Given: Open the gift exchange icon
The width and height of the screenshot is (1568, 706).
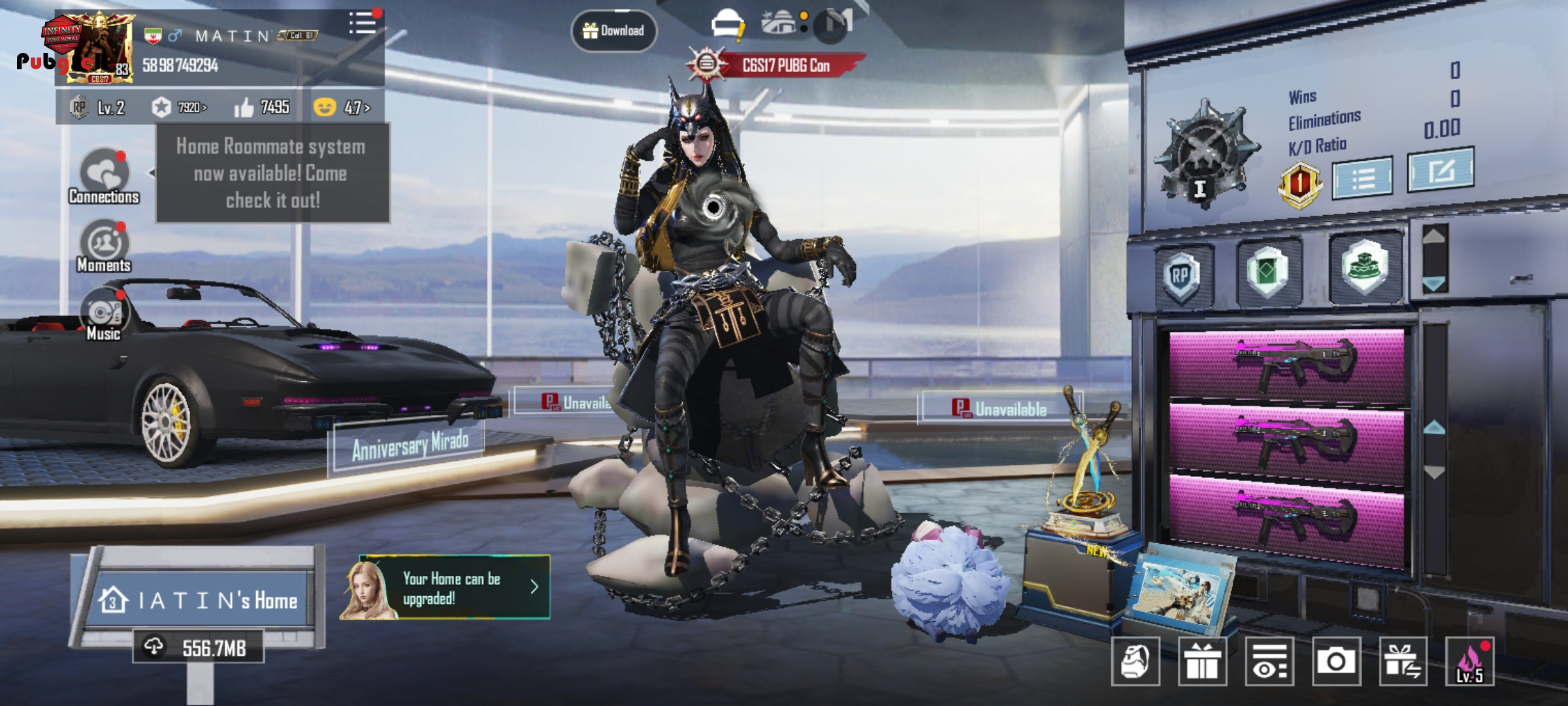Looking at the screenshot, I should pos(1403,662).
